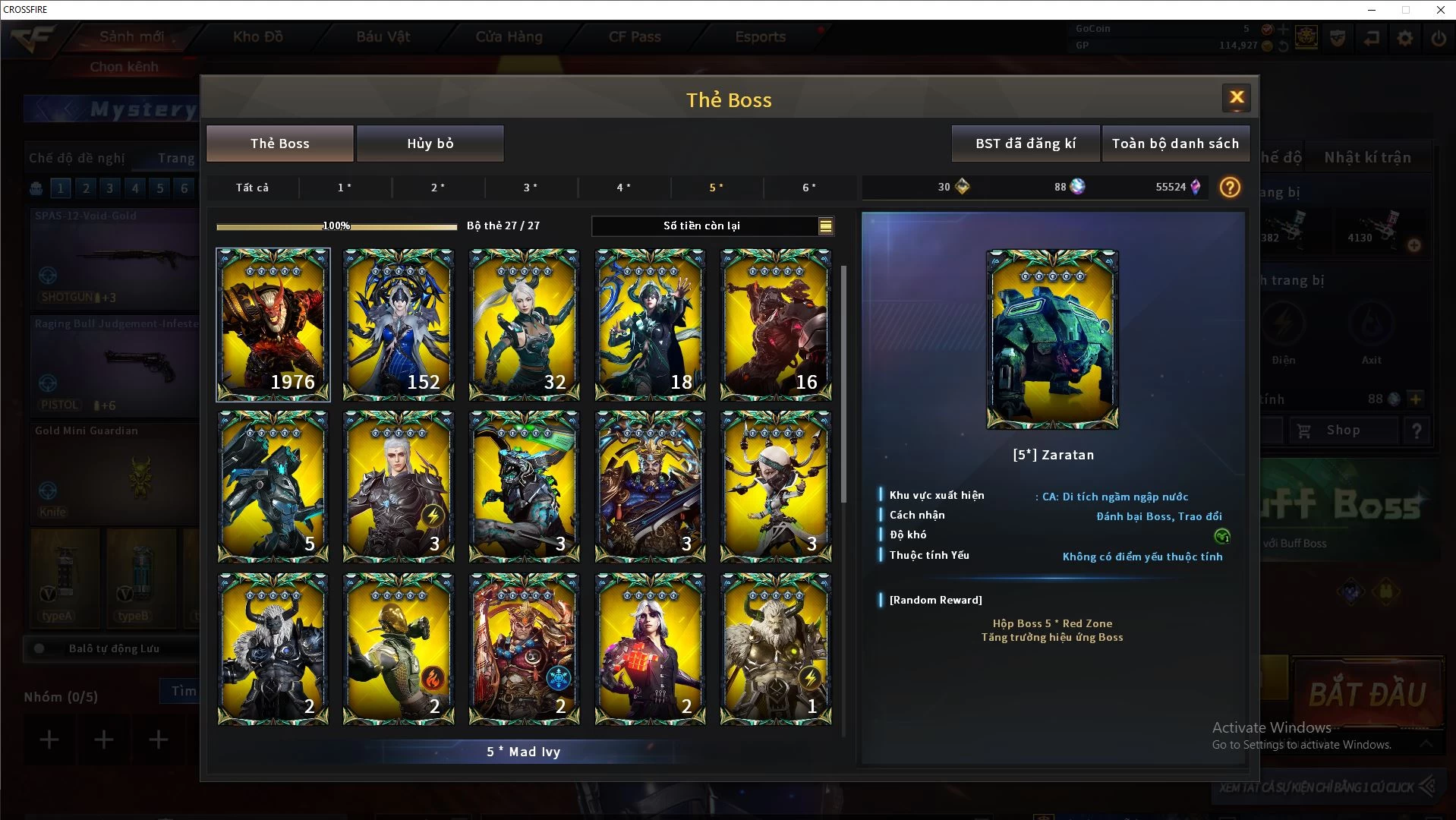
Task: Select the boss card with count 152
Action: pos(399,324)
